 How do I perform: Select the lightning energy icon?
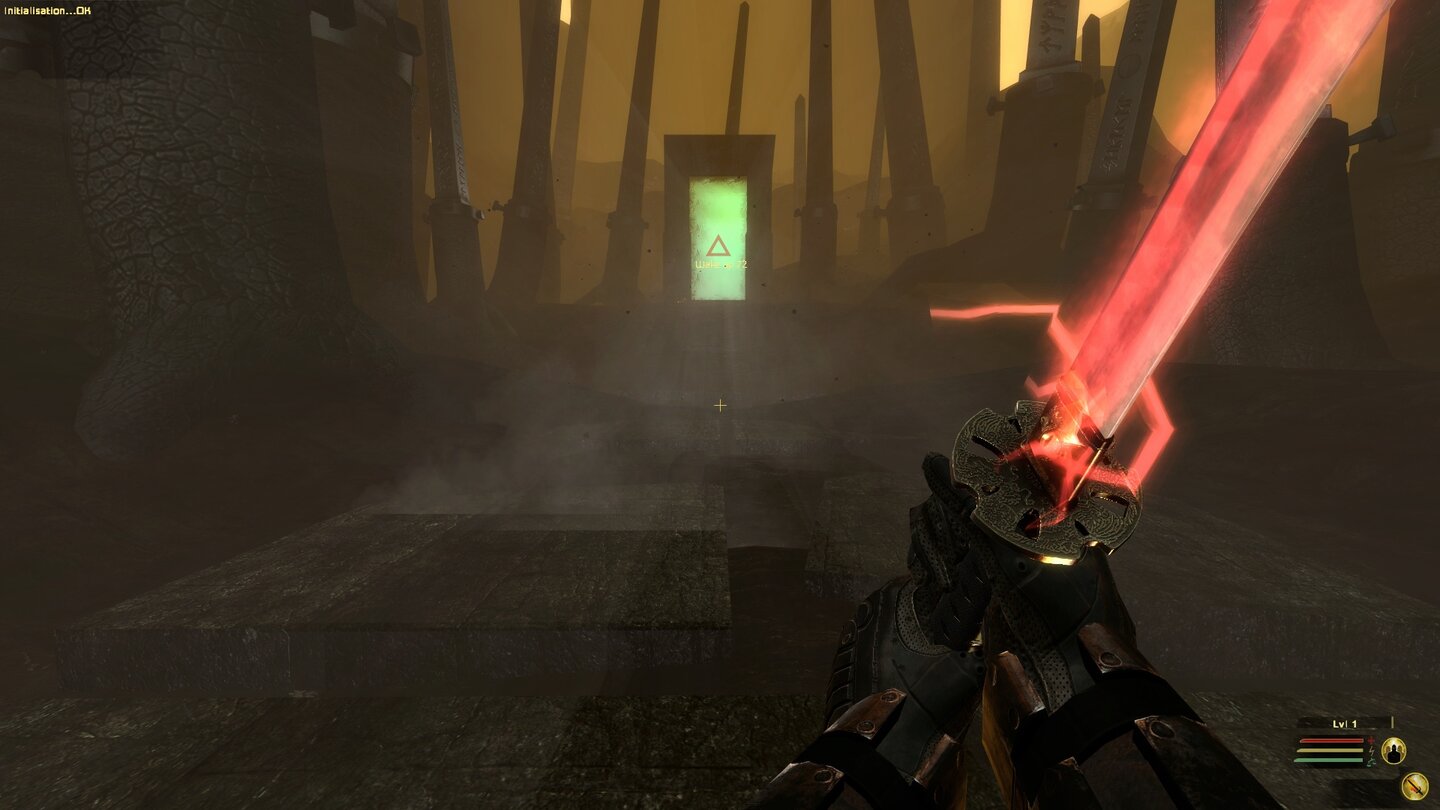(1372, 751)
